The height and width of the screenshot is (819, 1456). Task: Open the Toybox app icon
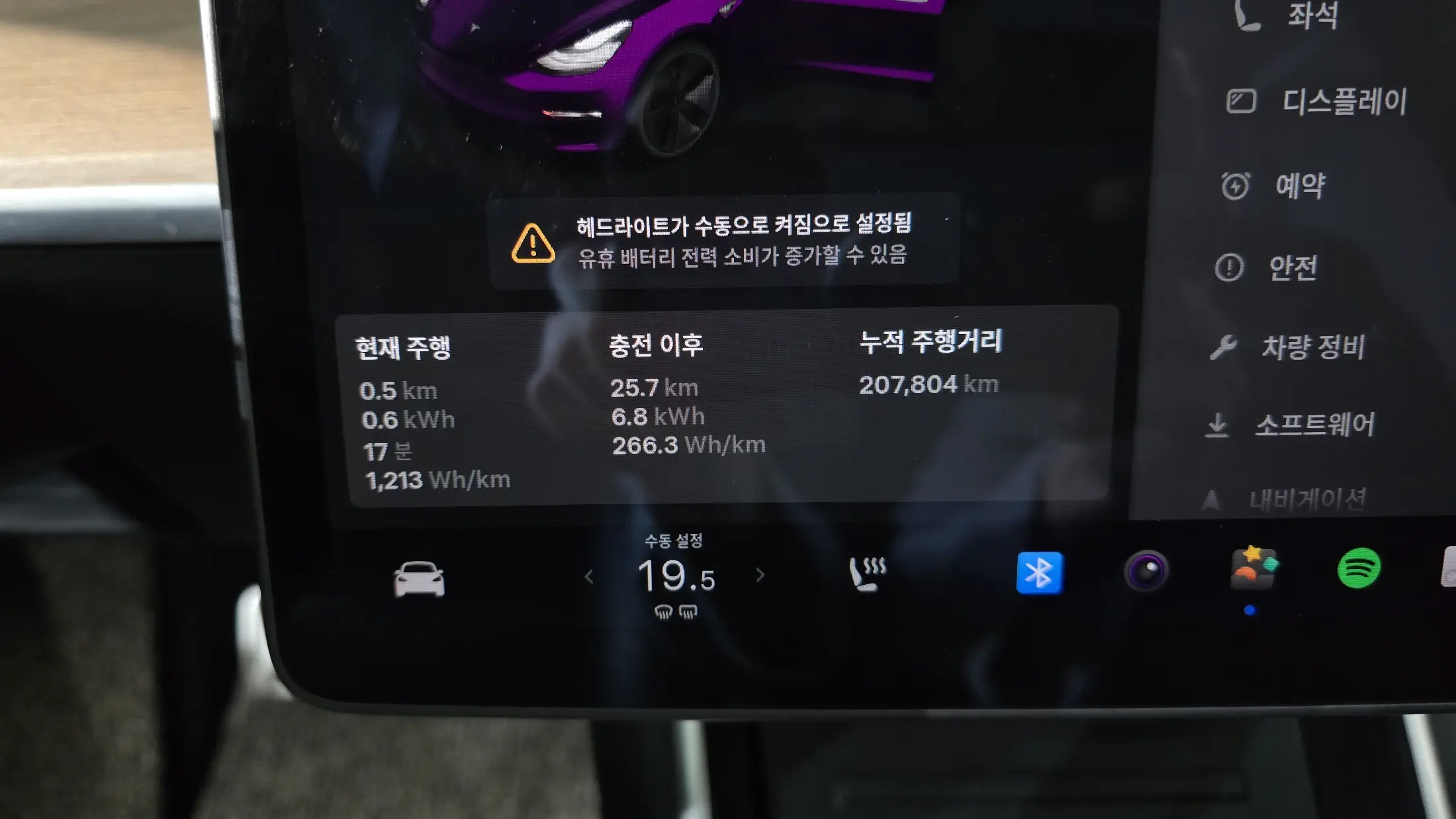(1253, 568)
